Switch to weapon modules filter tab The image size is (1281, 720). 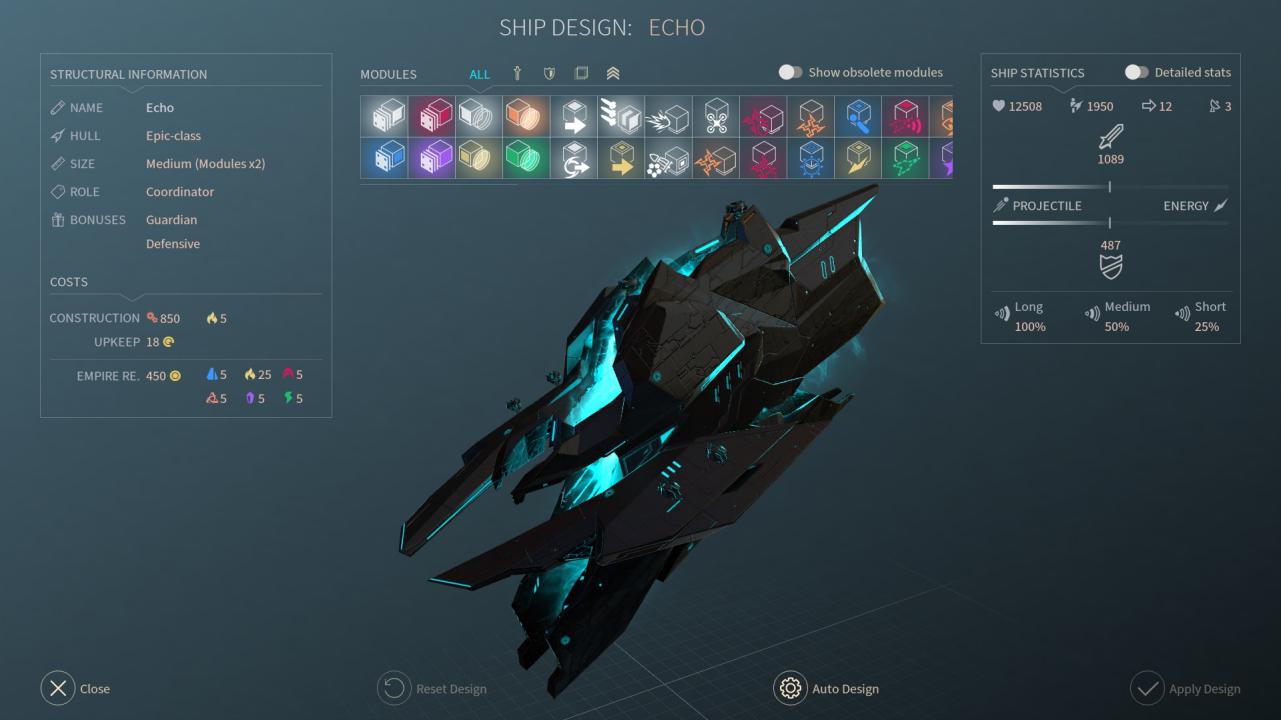(517, 73)
